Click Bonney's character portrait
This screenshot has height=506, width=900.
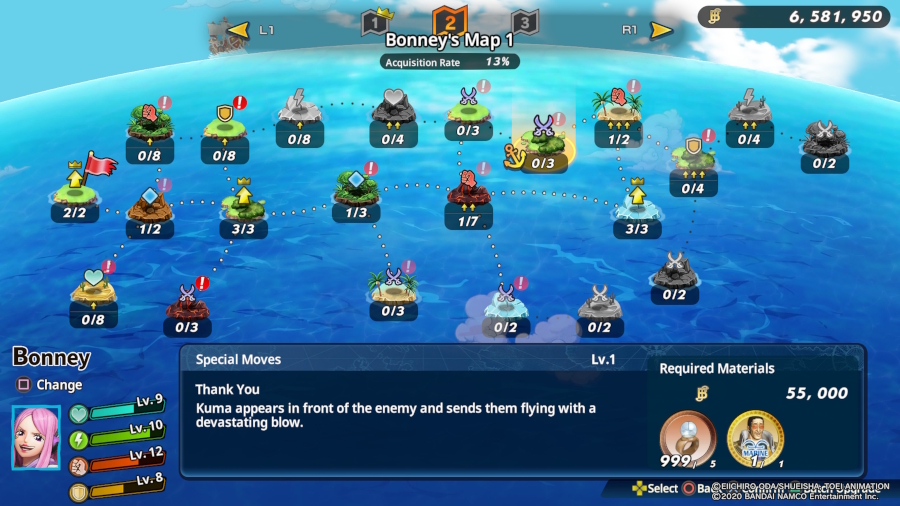tap(36, 437)
